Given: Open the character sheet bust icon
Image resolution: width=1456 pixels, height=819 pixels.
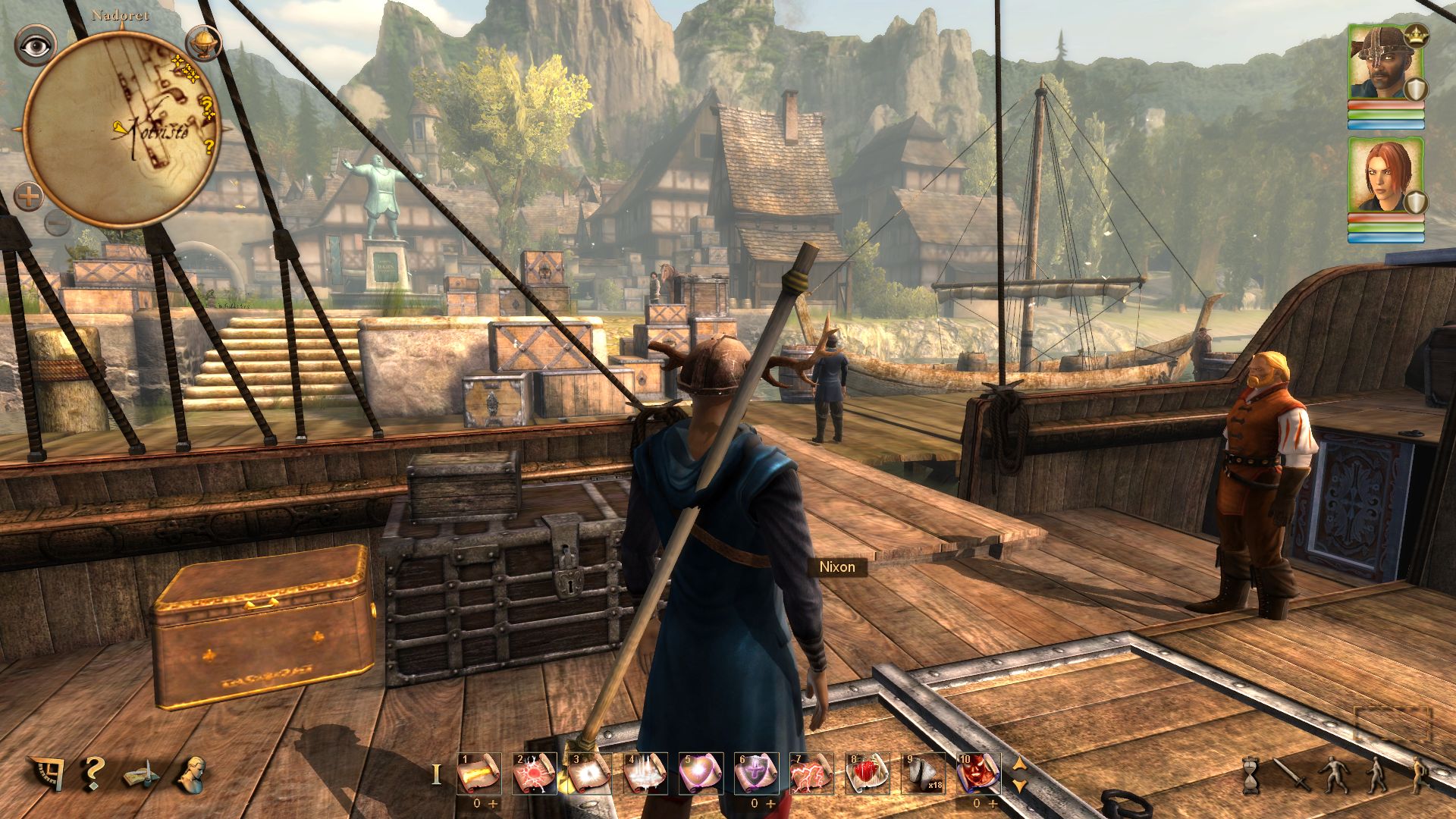Looking at the screenshot, I should click(193, 773).
